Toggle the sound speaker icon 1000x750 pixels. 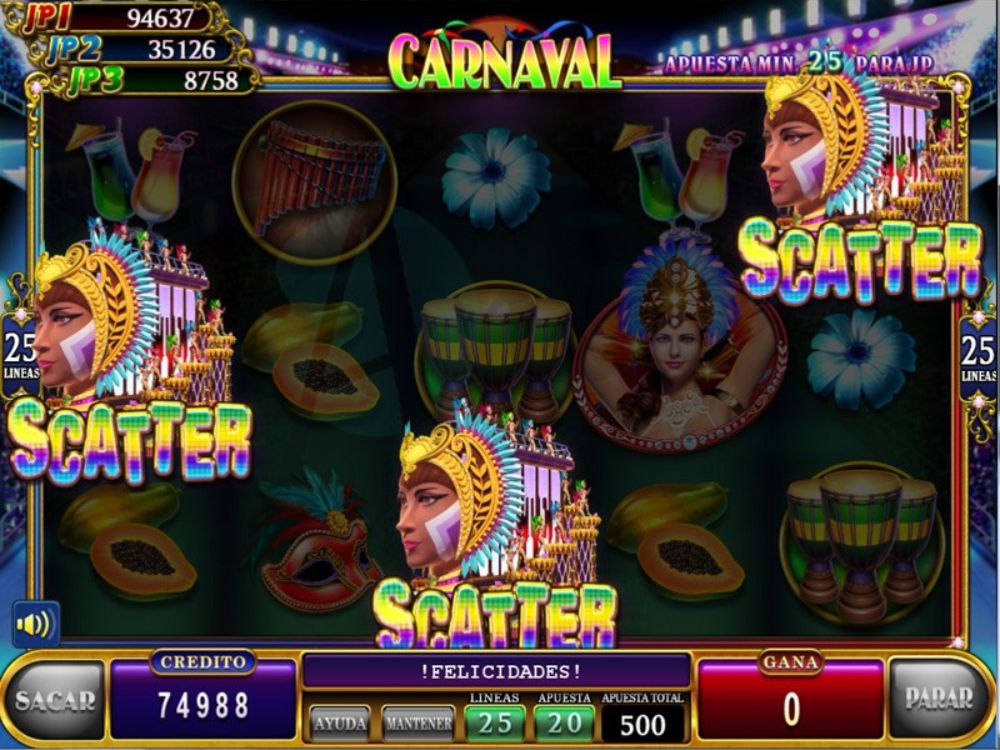[x=35, y=625]
